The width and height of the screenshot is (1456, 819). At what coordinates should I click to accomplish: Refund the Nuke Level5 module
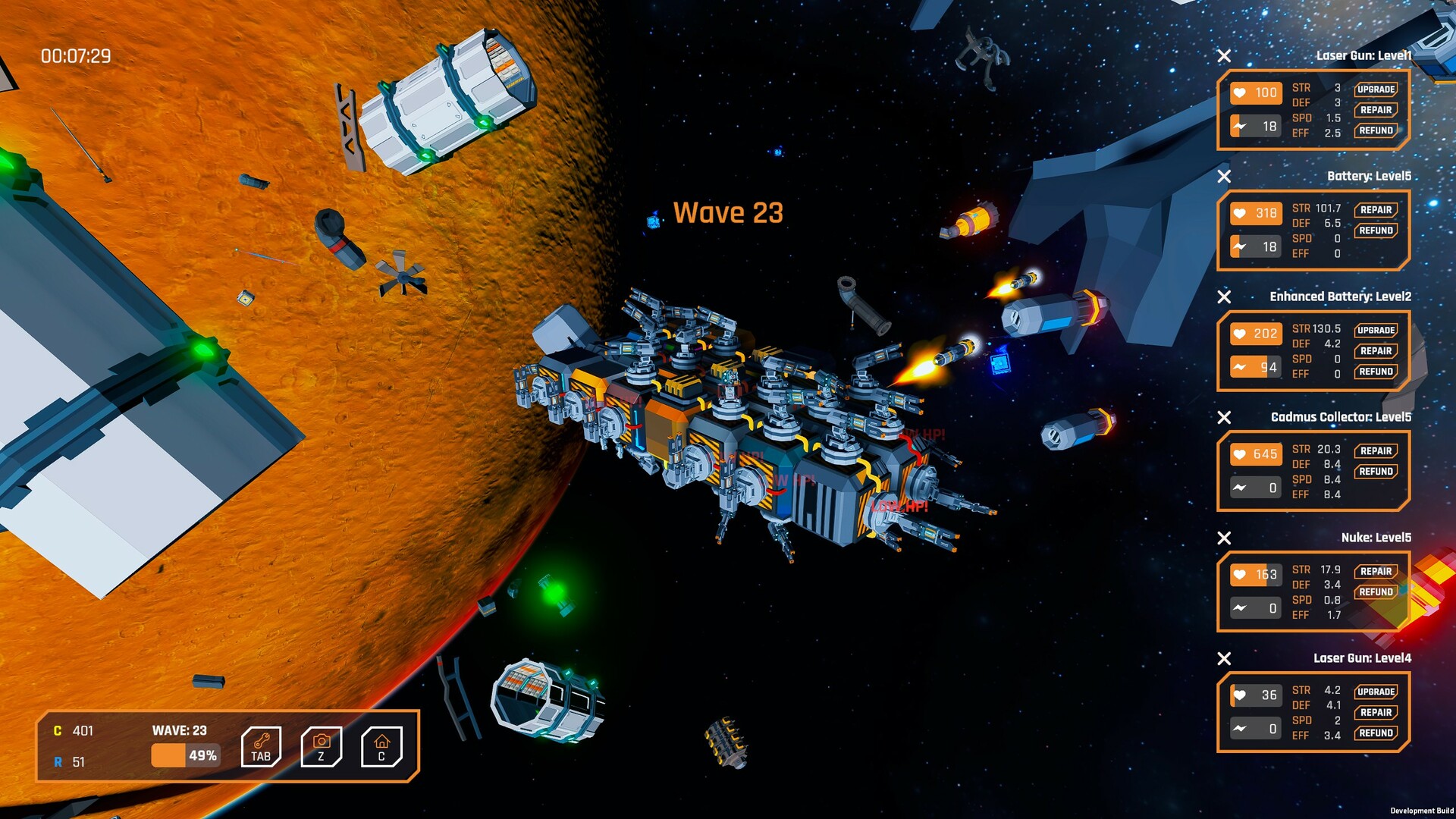point(1376,592)
